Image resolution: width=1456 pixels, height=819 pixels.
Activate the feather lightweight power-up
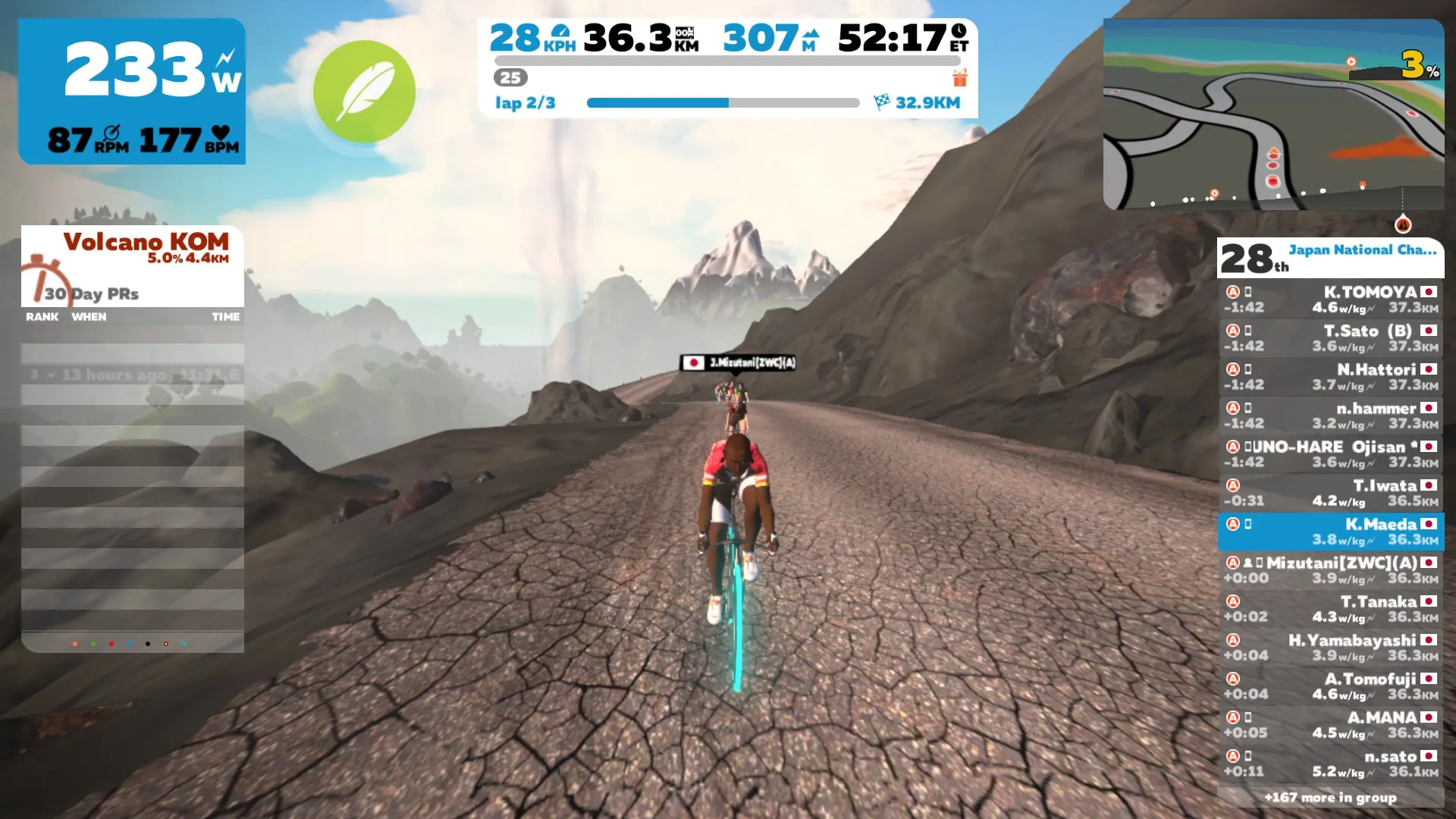(x=364, y=92)
